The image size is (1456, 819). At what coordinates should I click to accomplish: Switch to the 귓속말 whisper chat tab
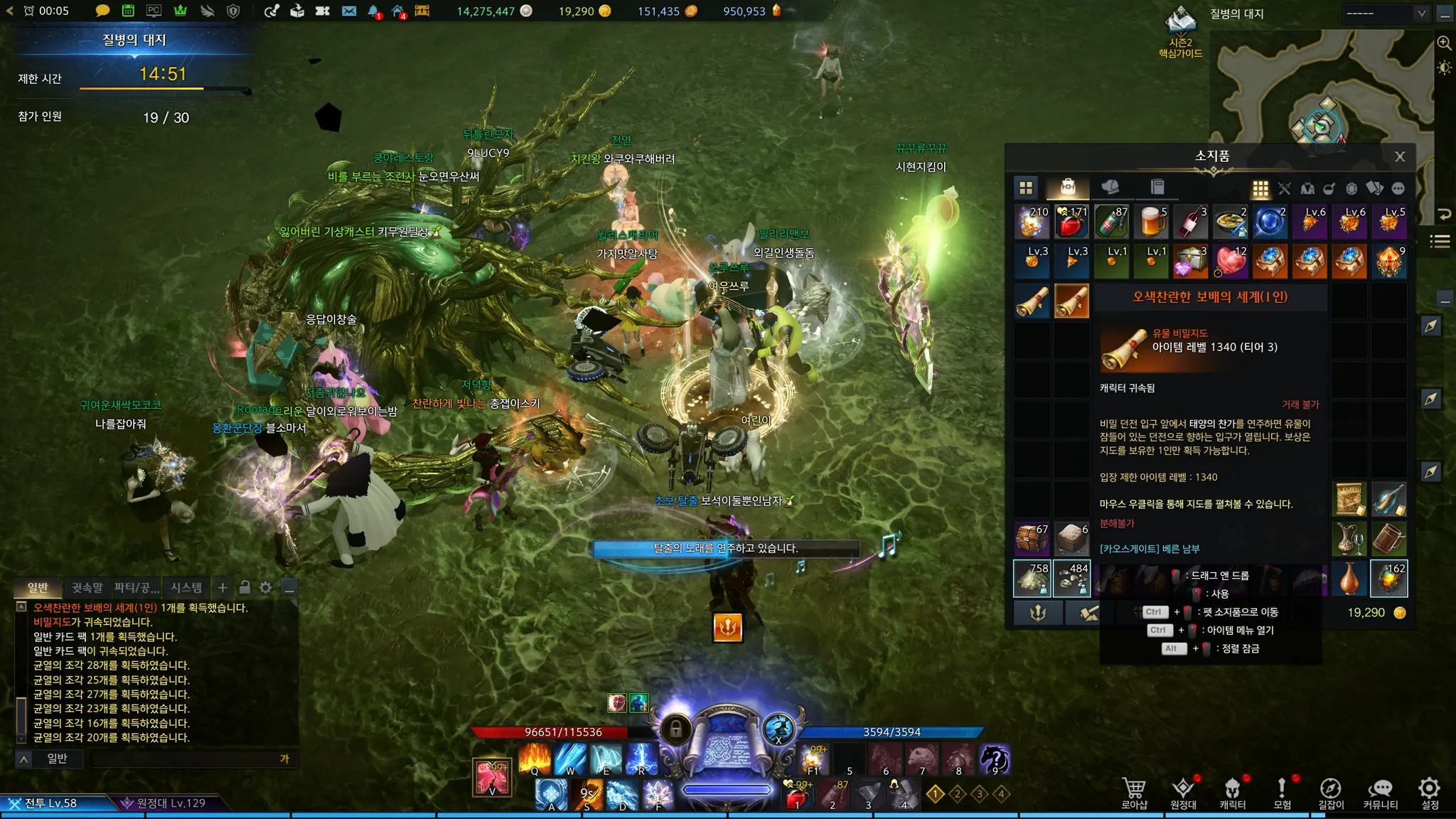(87, 588)
